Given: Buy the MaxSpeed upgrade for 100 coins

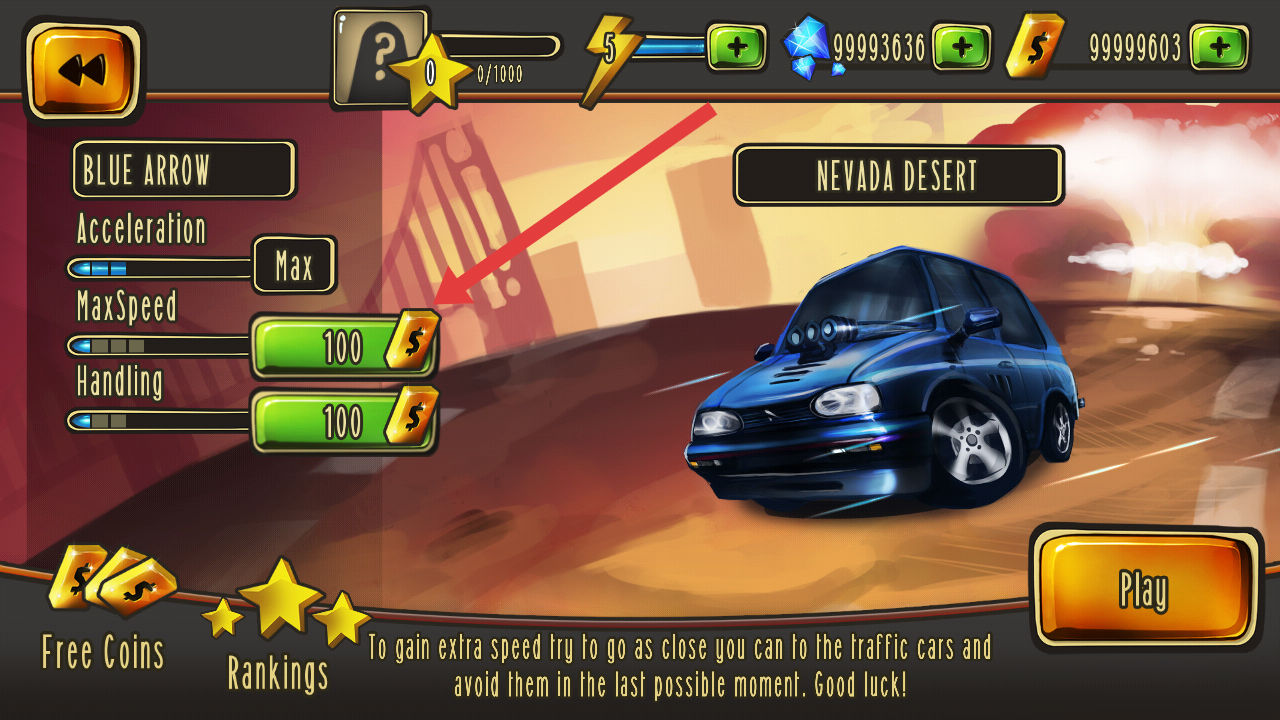Looking at the screenshot, I should [x=343, y=346].
